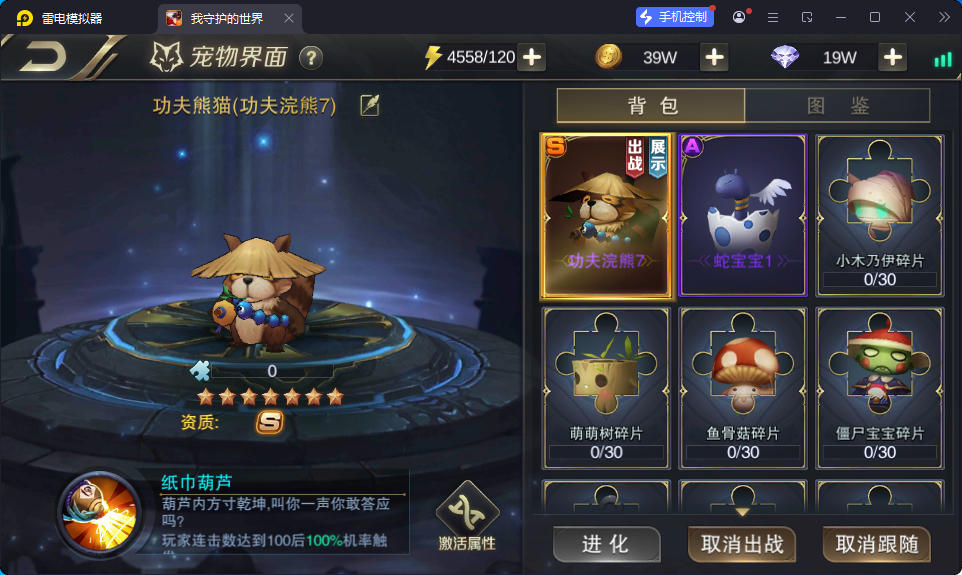
Task: Choose the 萌萌树碎片 slot
Action: coord(604,388)
